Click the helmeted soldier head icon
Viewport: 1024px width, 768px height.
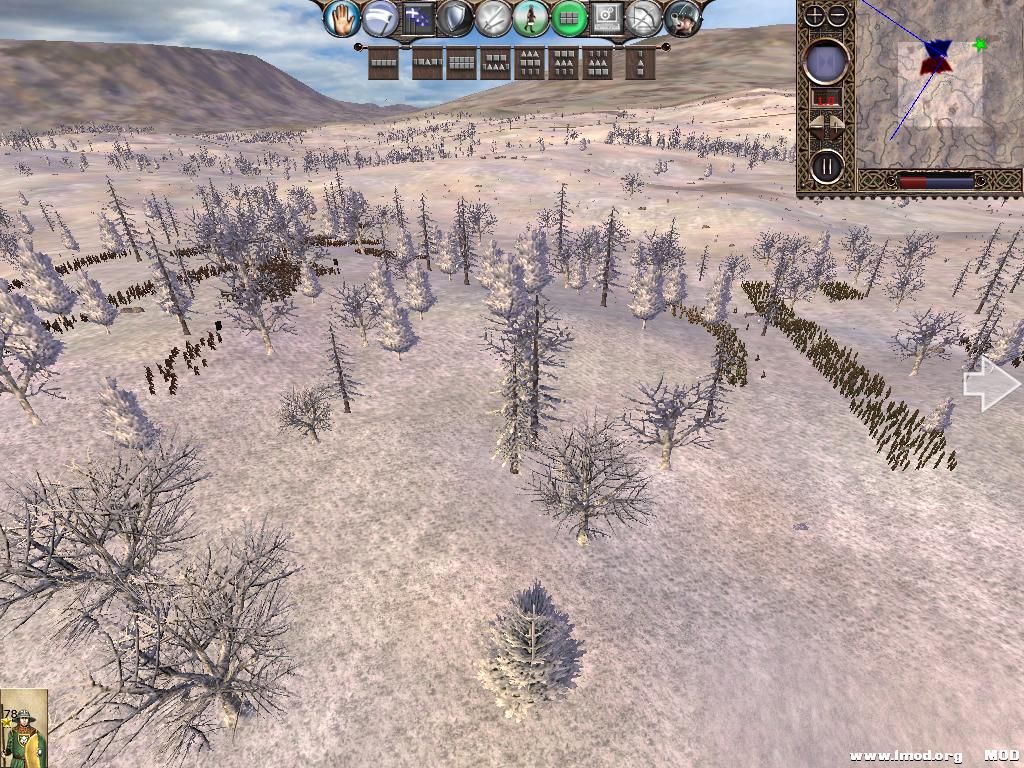click(682, 18)
